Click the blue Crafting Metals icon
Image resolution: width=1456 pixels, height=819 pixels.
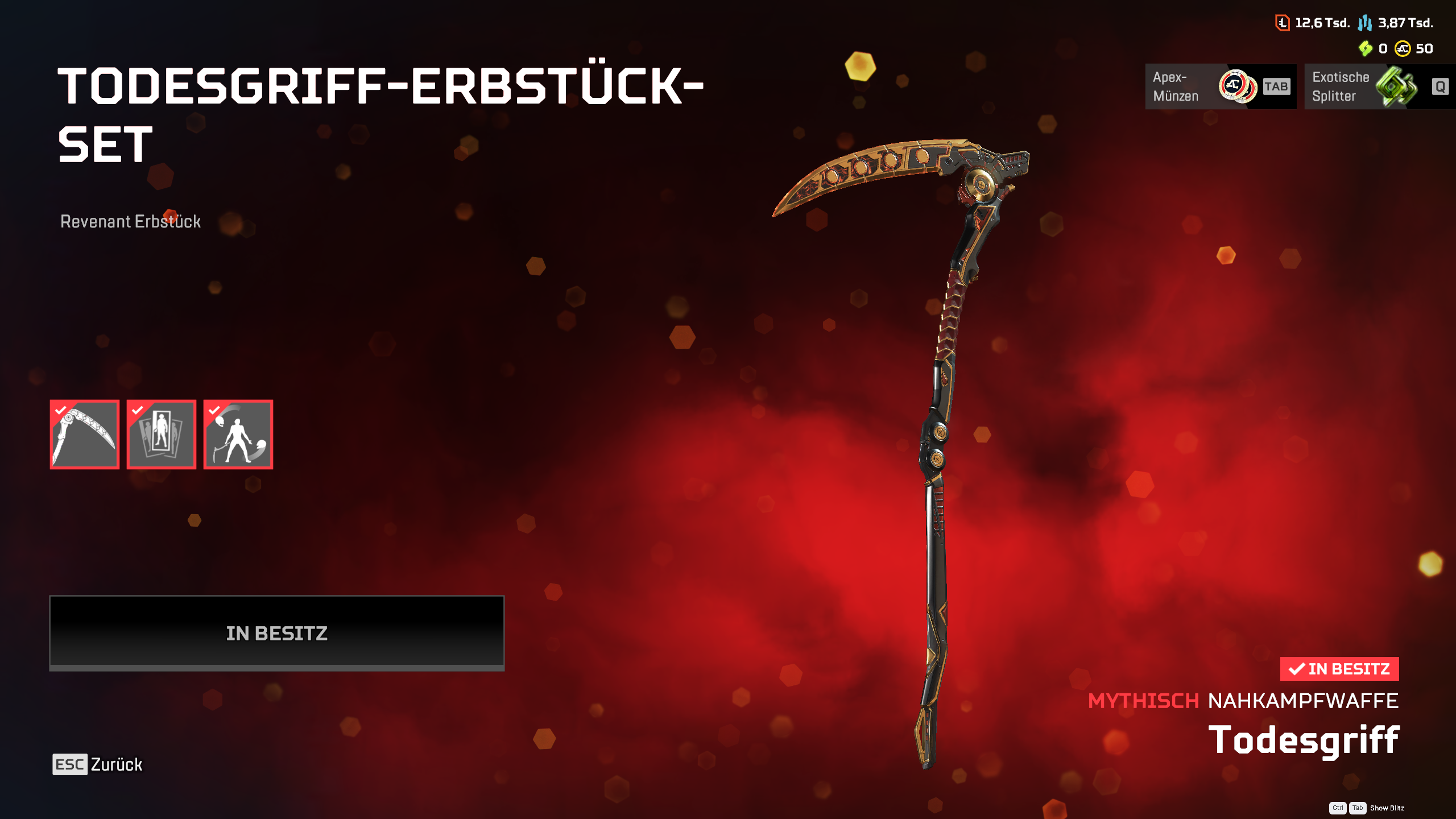point(1365,24)
